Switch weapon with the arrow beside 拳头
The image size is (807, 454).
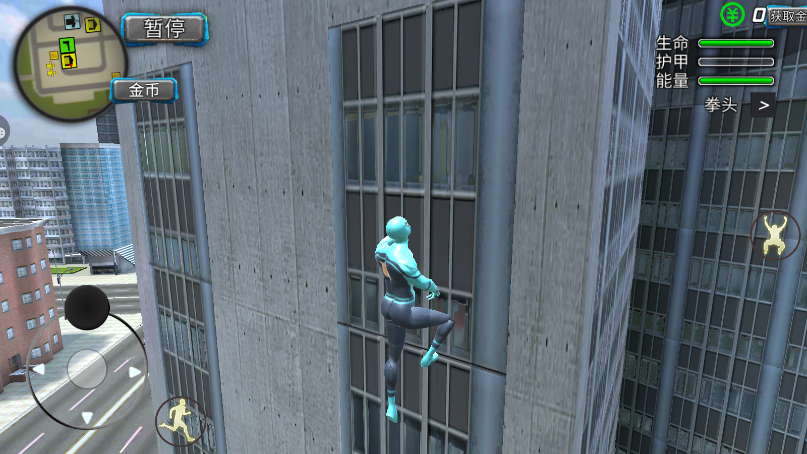coord(763,104)
